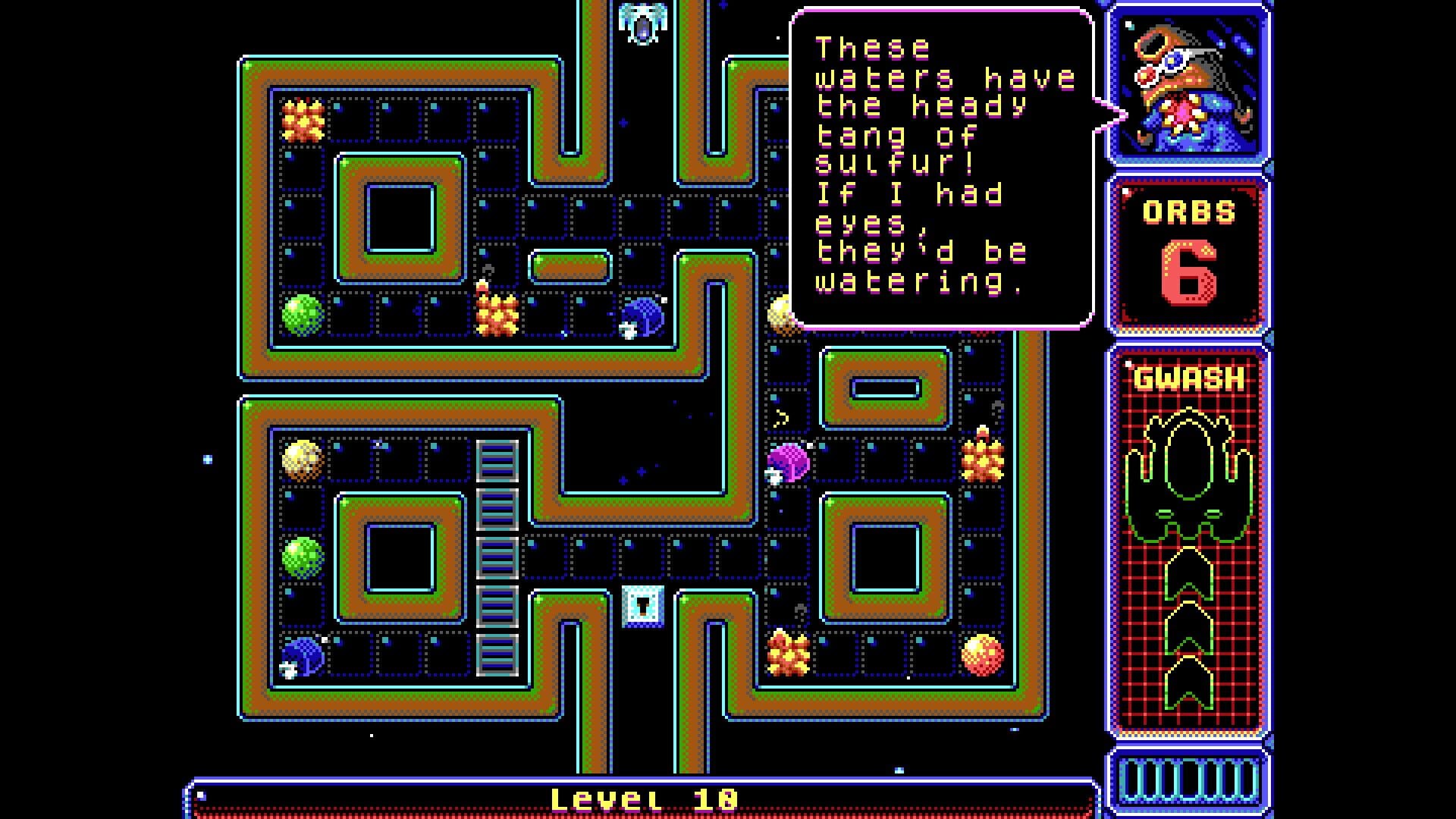The image size is (1456, 819).
Task: Select the speaking character's portrait
Action: (x=1188, y=85)
